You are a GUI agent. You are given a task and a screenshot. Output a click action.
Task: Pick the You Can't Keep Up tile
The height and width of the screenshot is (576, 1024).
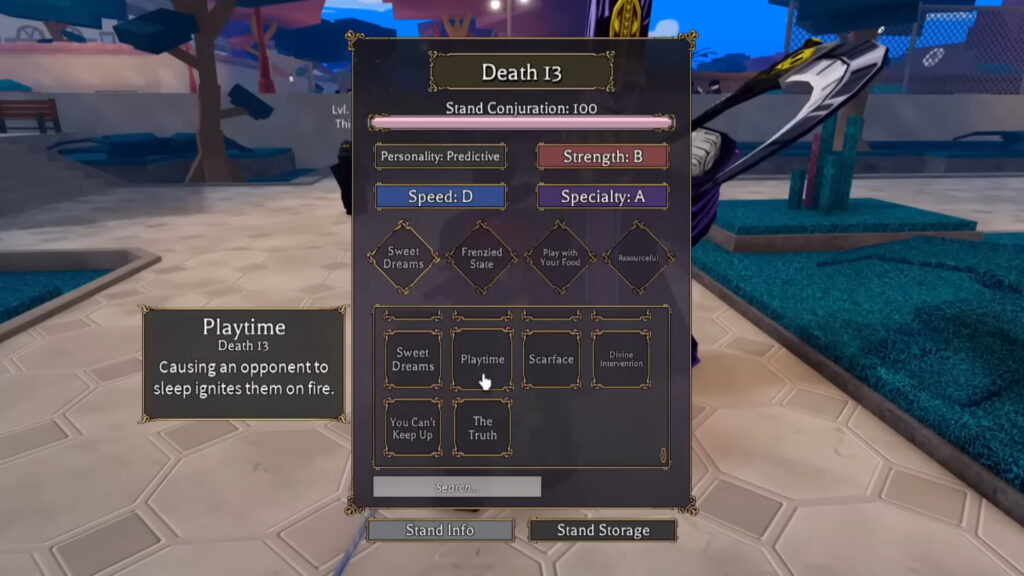[413, 428]
